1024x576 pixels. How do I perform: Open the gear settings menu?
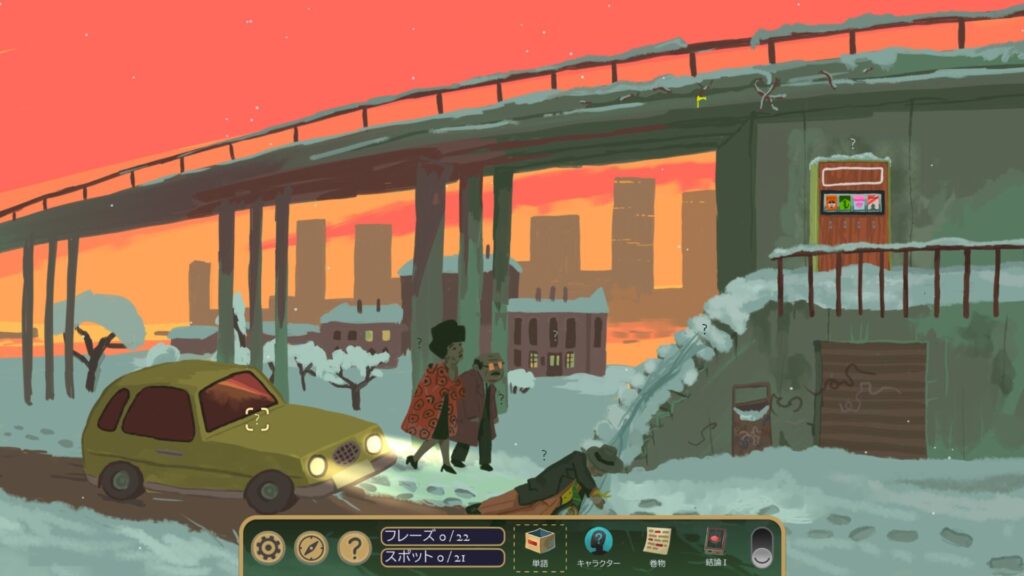268,547
